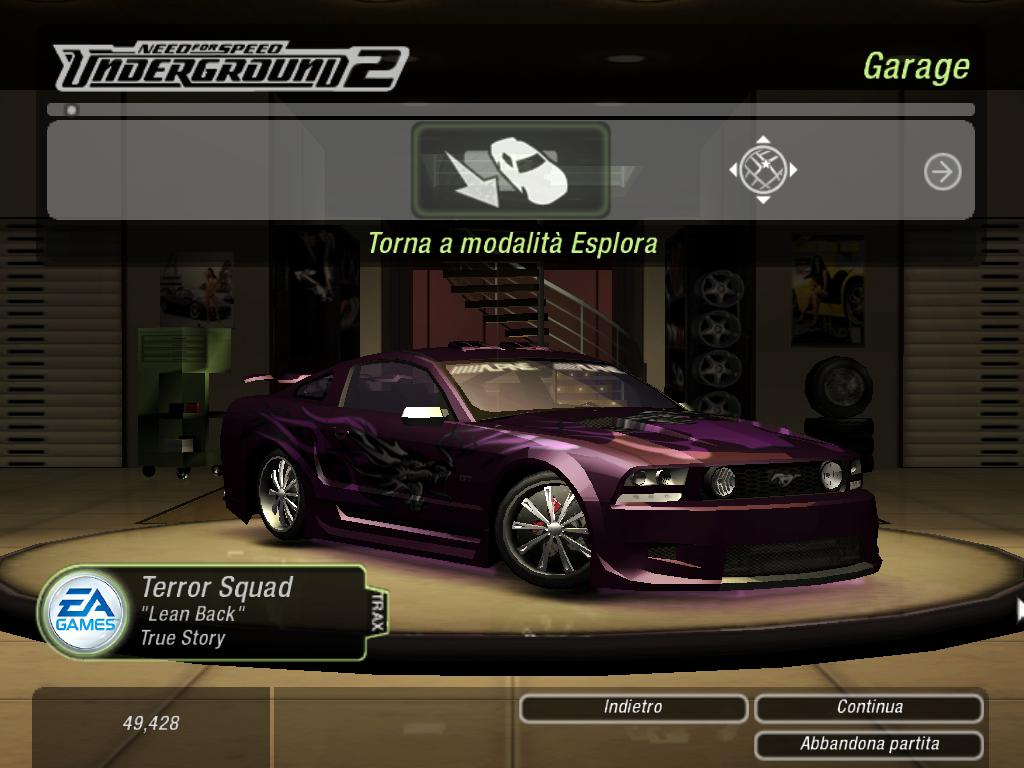1024x768 pixels.
Task: Quit using Abbandona partita
Action: click(869, 744)
